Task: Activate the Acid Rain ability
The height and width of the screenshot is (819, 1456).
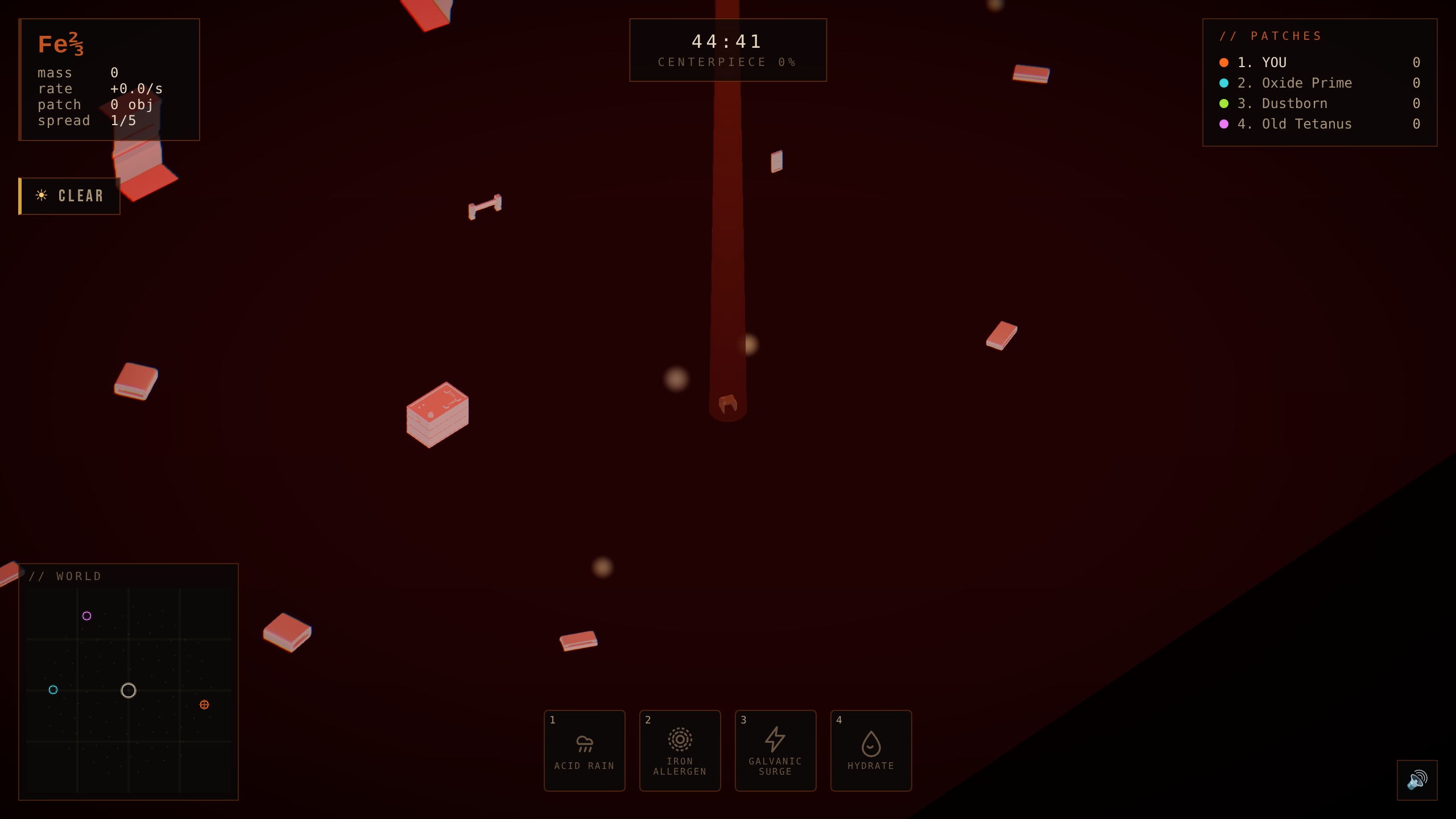Action: point(584,750)
